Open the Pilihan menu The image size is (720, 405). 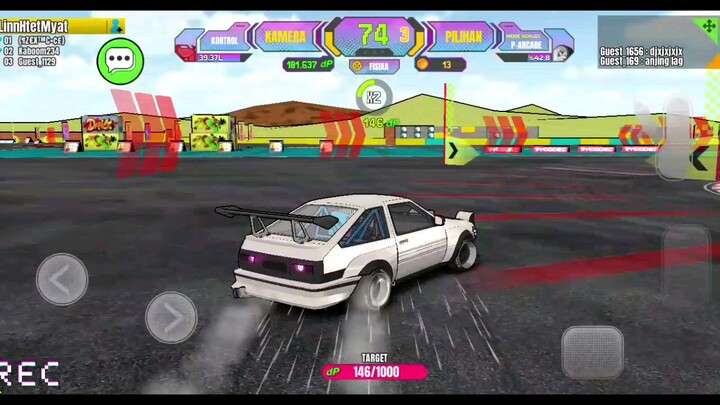click(x=457, y=38)
